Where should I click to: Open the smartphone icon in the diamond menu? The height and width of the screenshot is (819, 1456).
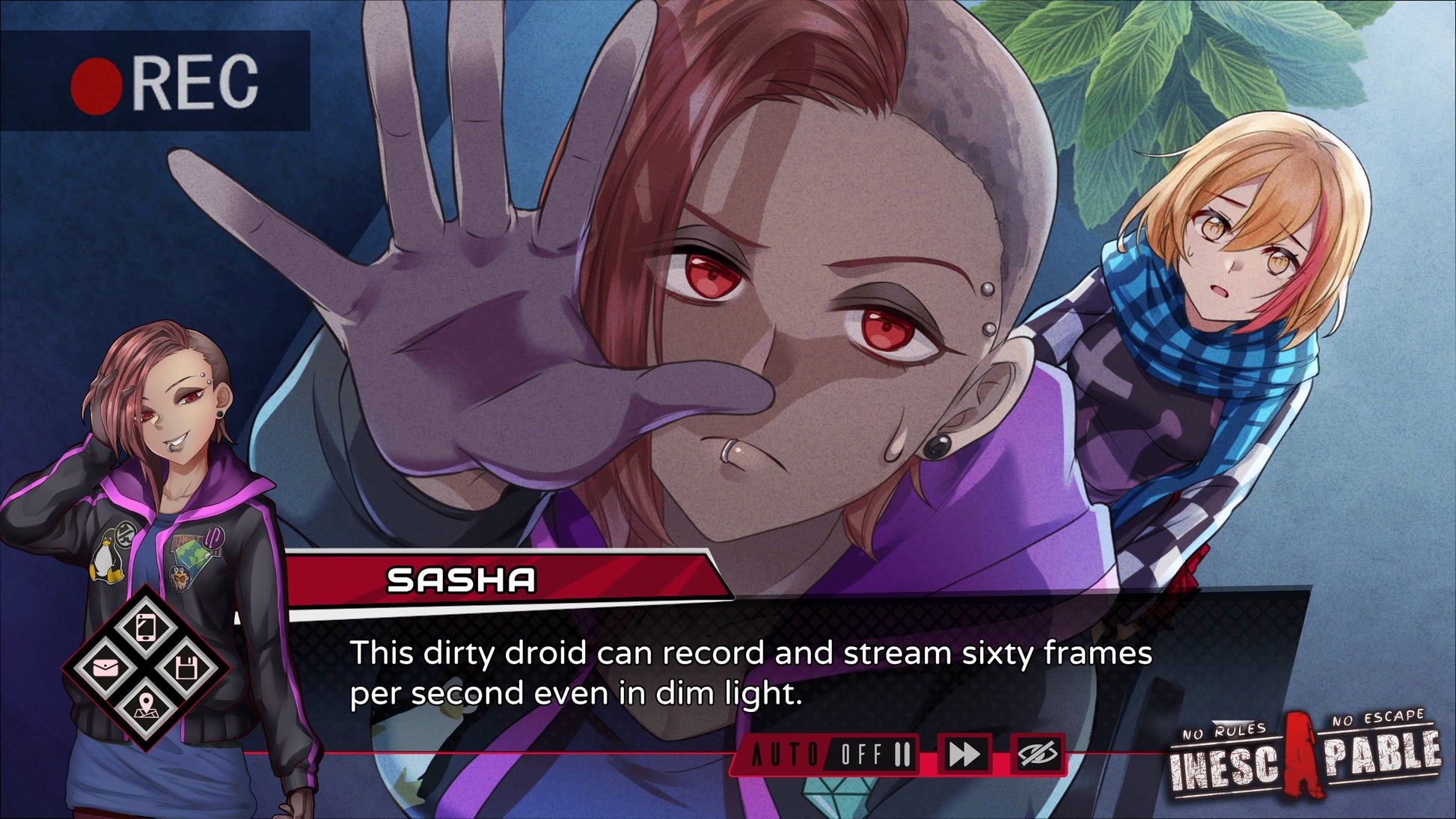point(147,627)
